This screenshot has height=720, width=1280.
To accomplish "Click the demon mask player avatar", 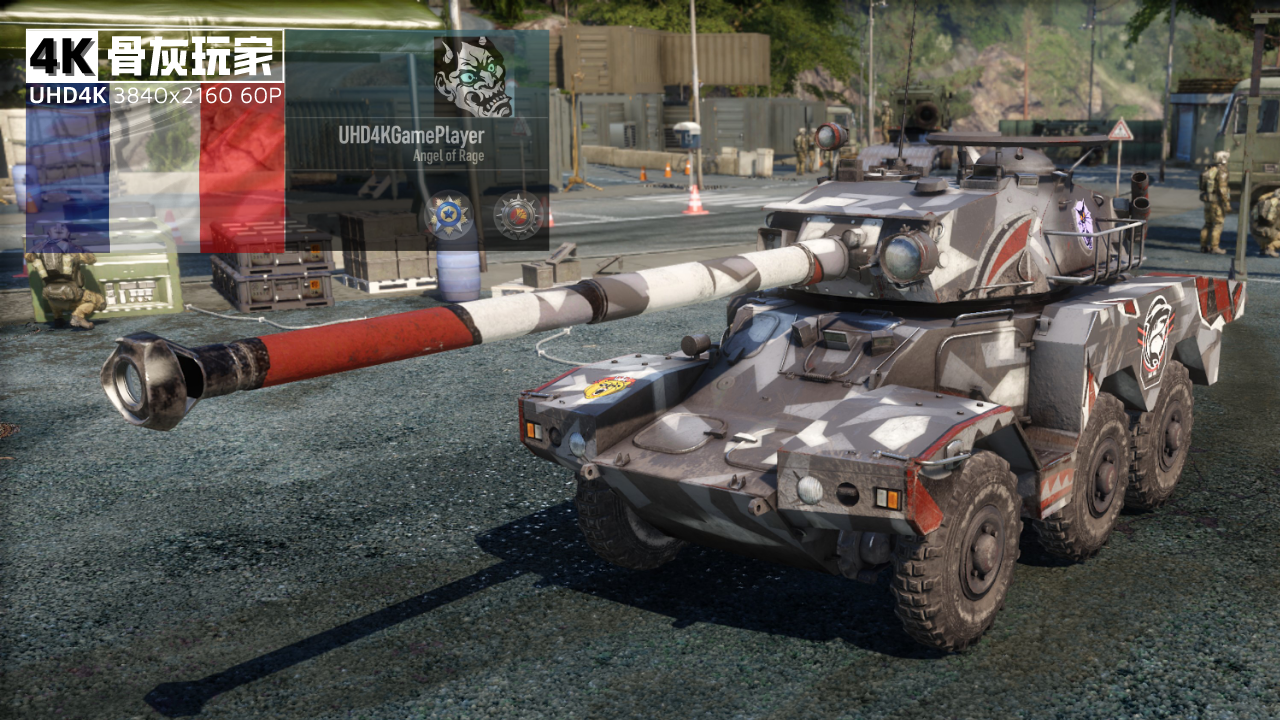I will (x=473, y=77).
